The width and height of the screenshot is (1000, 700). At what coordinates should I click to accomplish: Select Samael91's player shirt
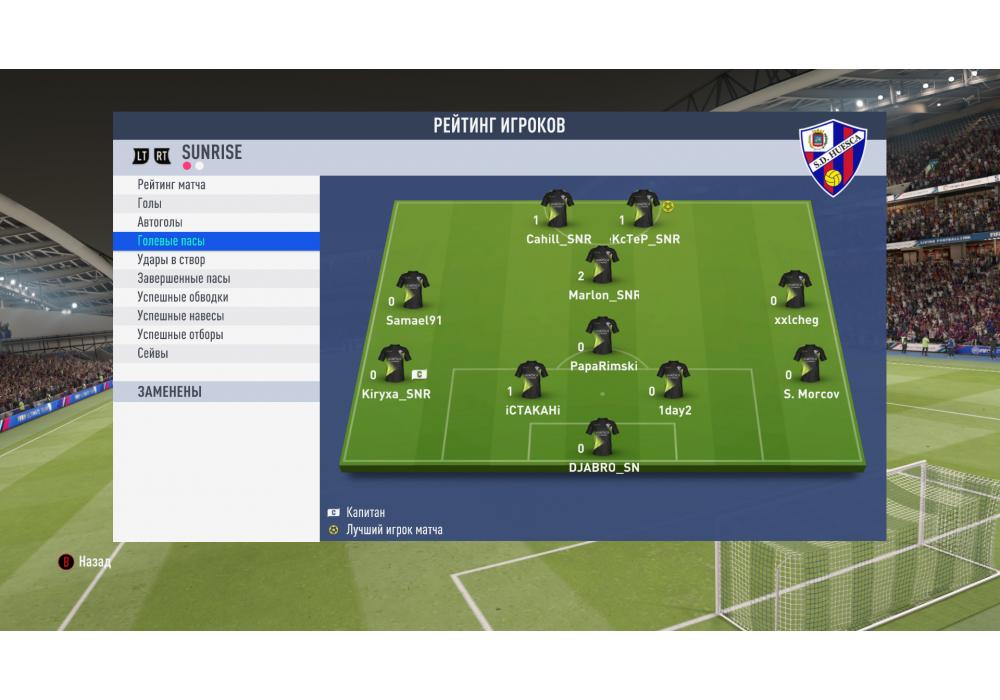pyautogui.click(x=412, y=290)
